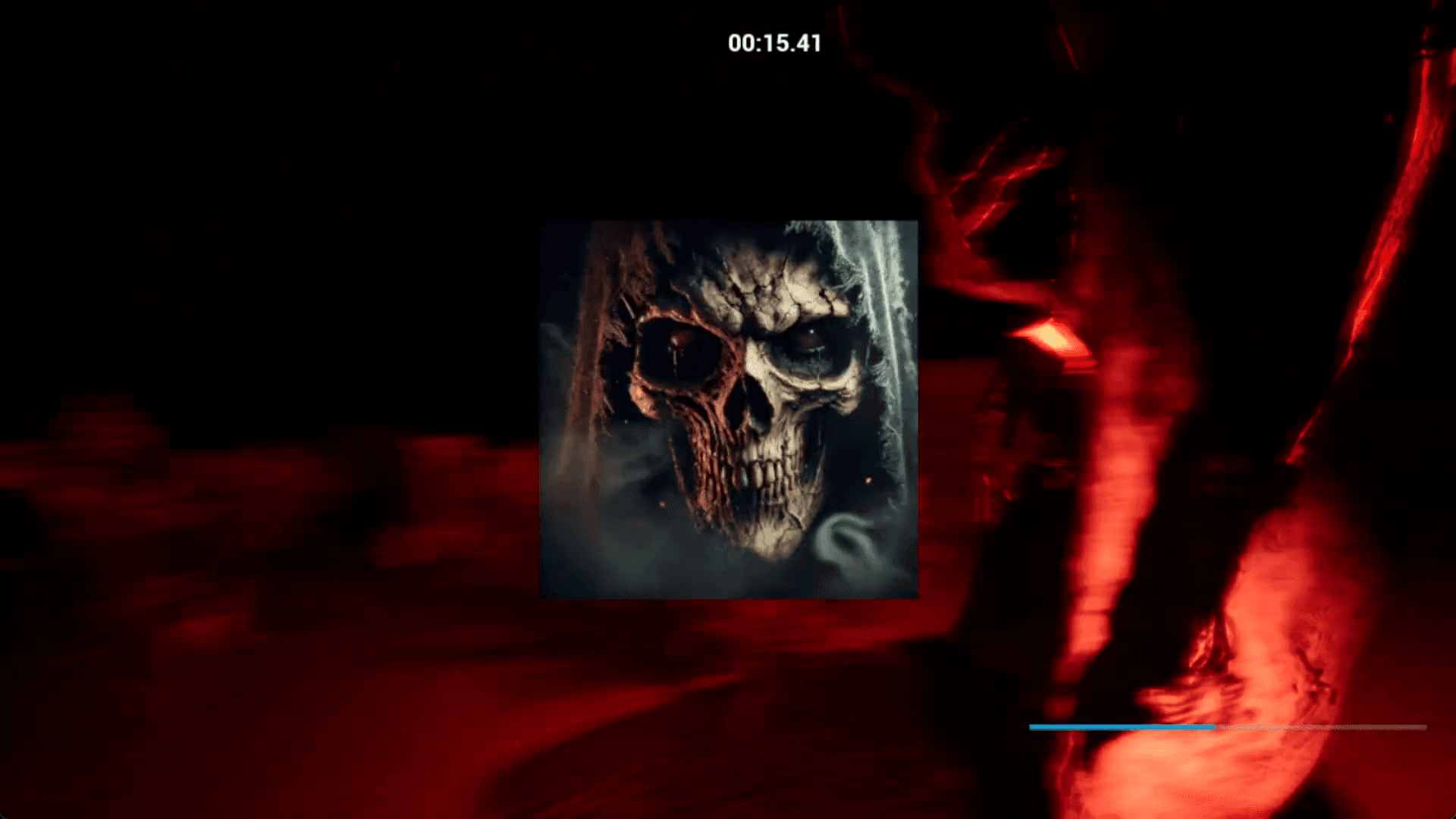
Task: Click just below the countdown timer
Action: pyautogui.click(x=772, y=72)
